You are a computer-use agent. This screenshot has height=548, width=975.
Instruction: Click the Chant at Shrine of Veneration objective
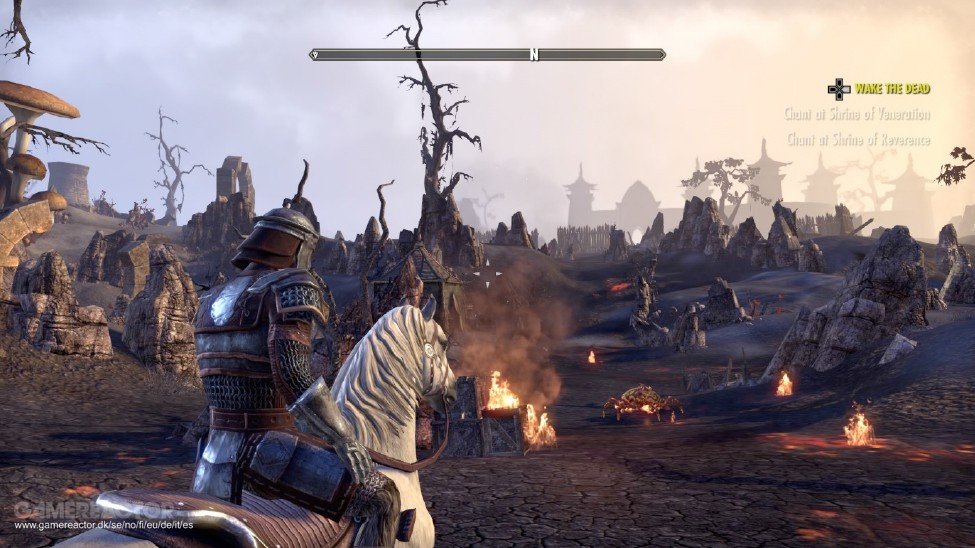[x=857, y=115]
